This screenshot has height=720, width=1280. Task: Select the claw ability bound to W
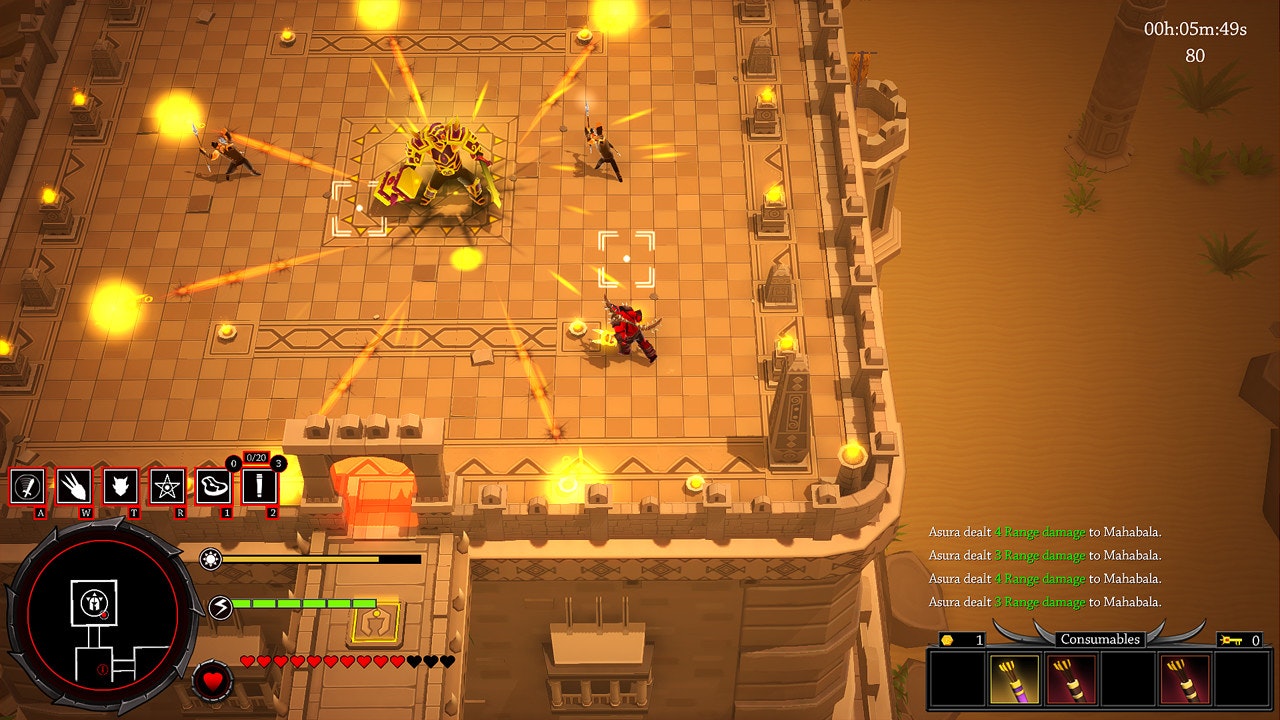pyautogui.click(x=72, y=488)
